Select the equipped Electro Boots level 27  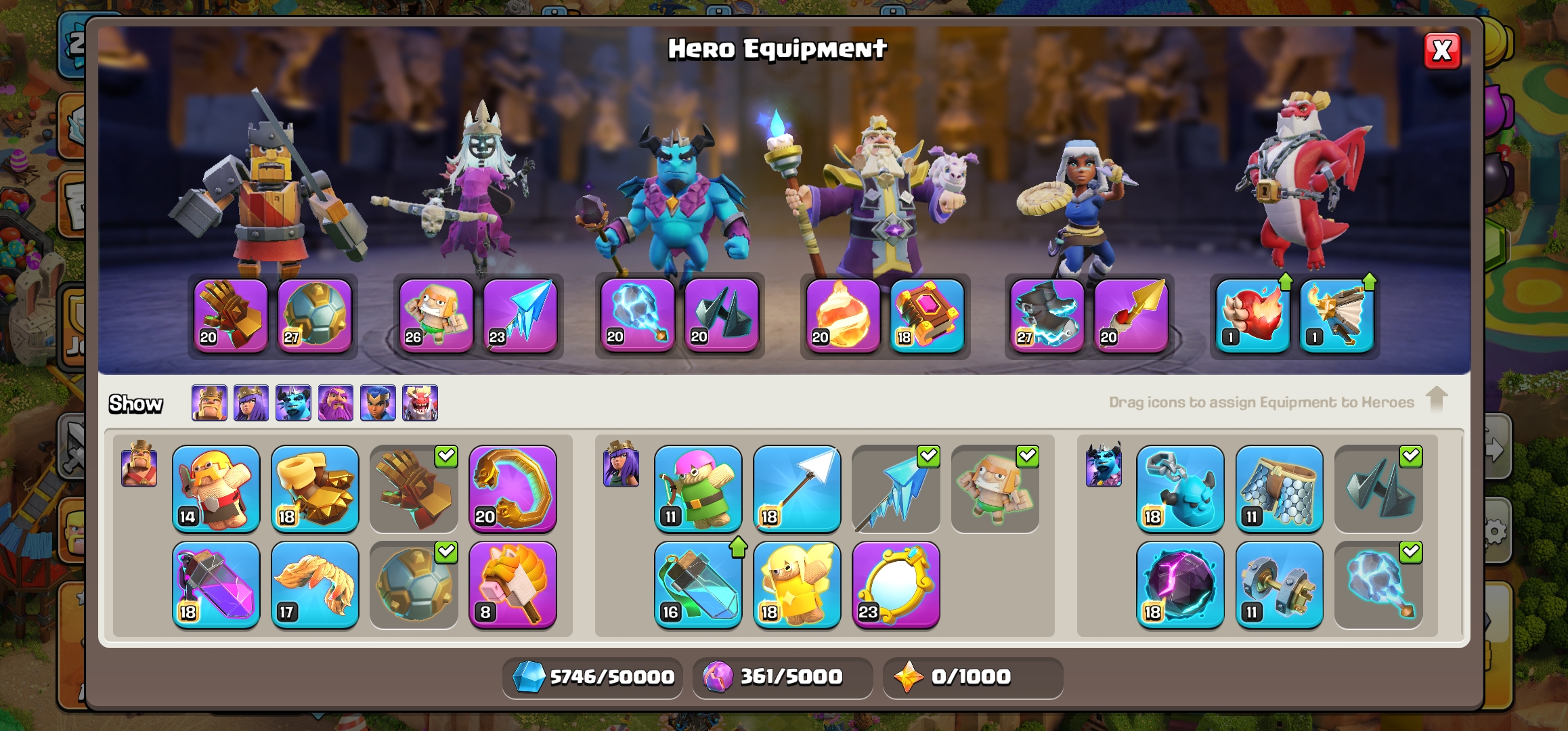tap(1047, 315)
